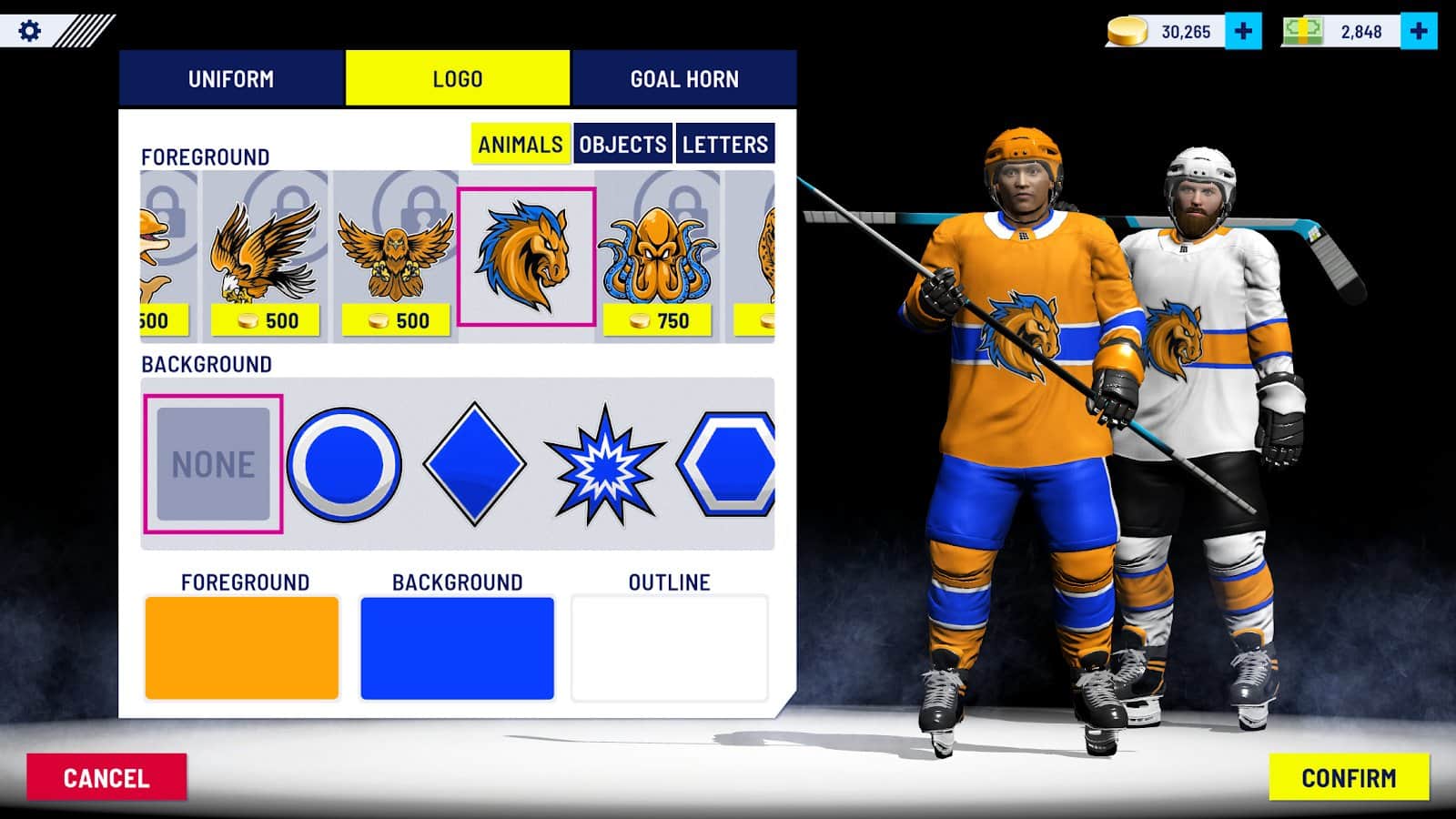Choose the circle background shape
1456x819 pixels.
click(x=344, y=464)
